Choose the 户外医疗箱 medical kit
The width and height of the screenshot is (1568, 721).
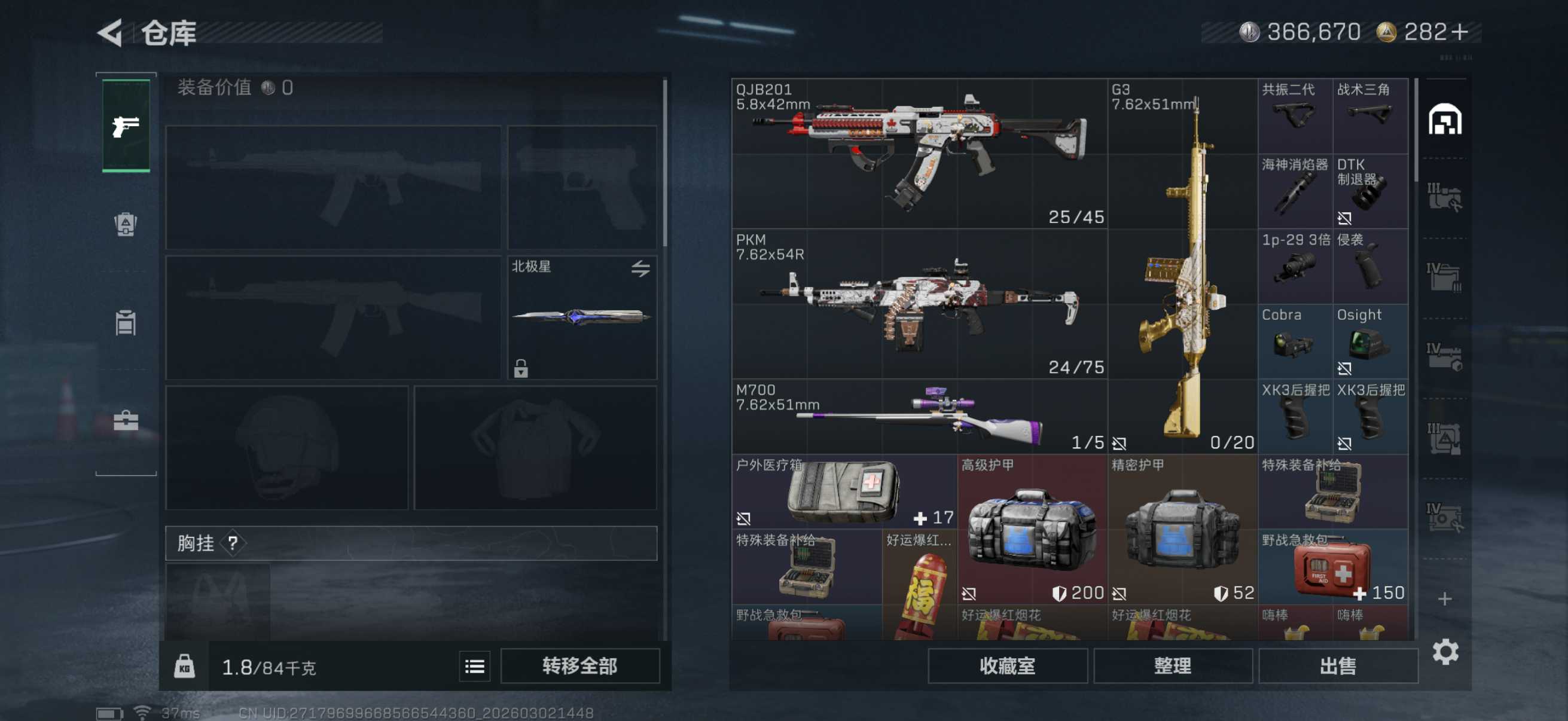click(844, 491)
